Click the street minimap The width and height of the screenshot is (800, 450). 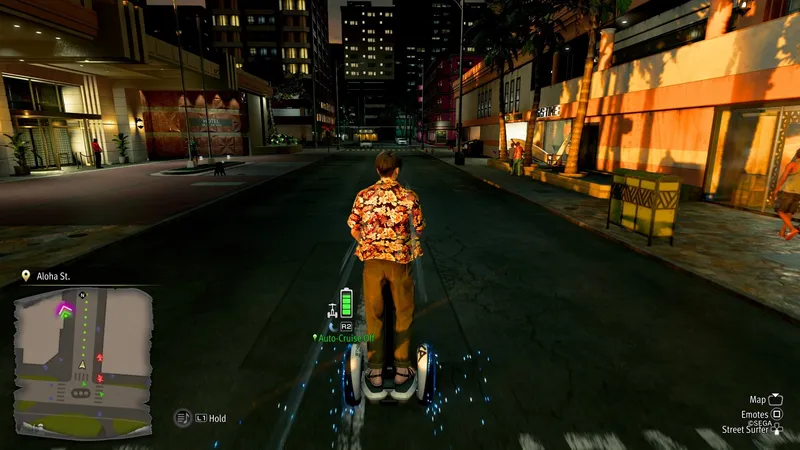tap(83, 362)
